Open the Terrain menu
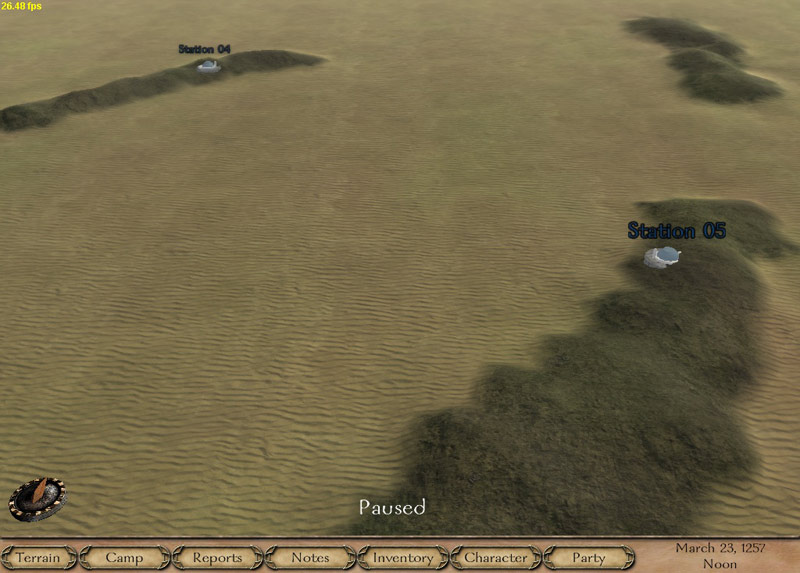 click(x=38, y=557)
